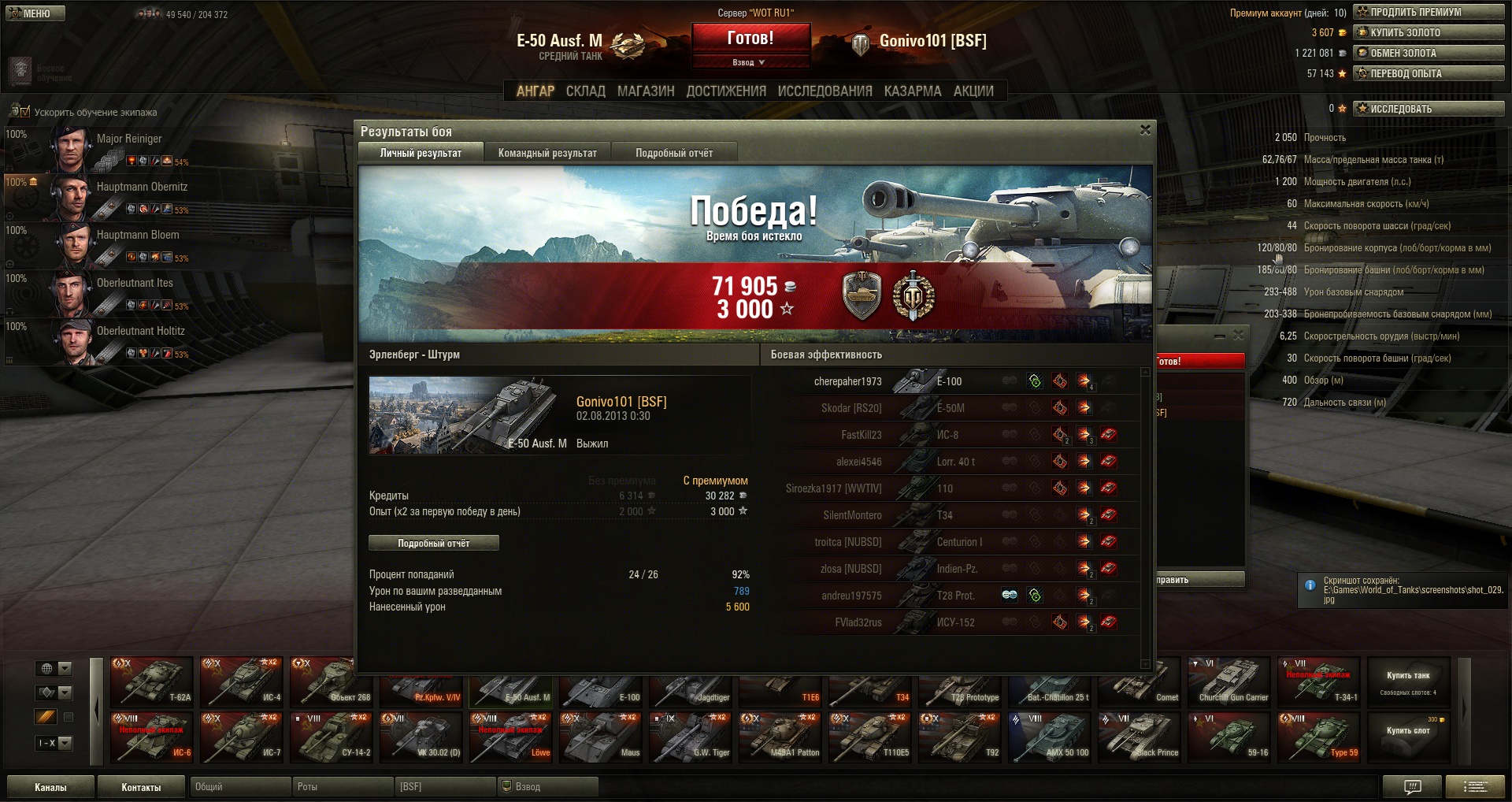Open the Каналы chat channels button
This screenshot has width=1512, height=802.
pyautogui.click(x=50, y=787)
